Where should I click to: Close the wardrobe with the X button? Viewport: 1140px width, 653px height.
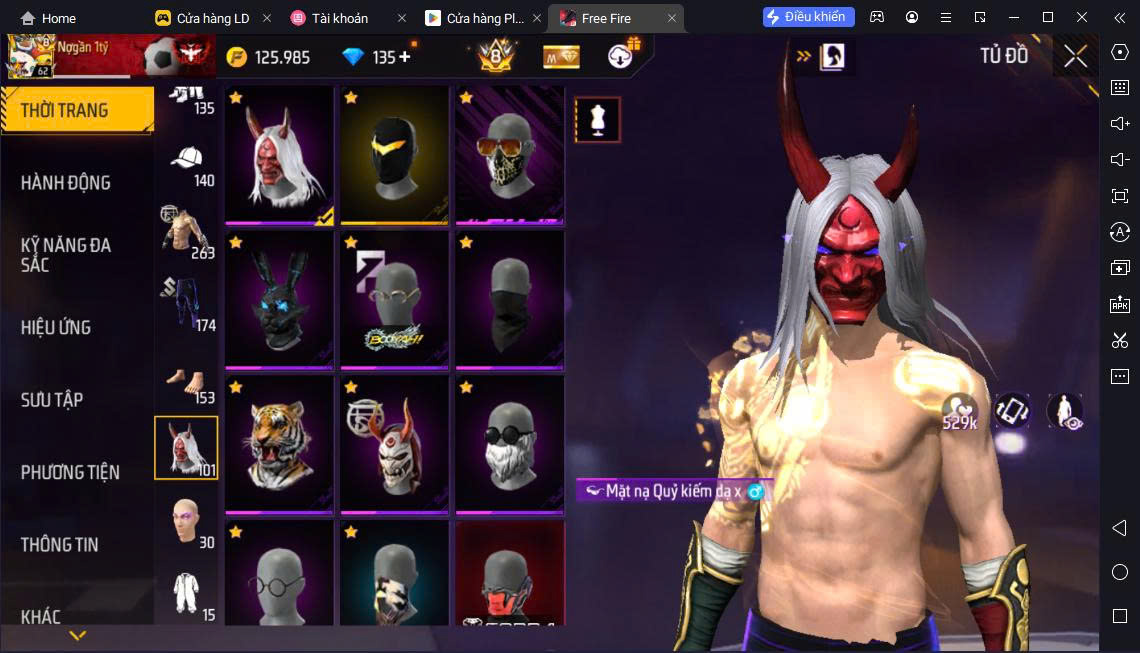1075,56
